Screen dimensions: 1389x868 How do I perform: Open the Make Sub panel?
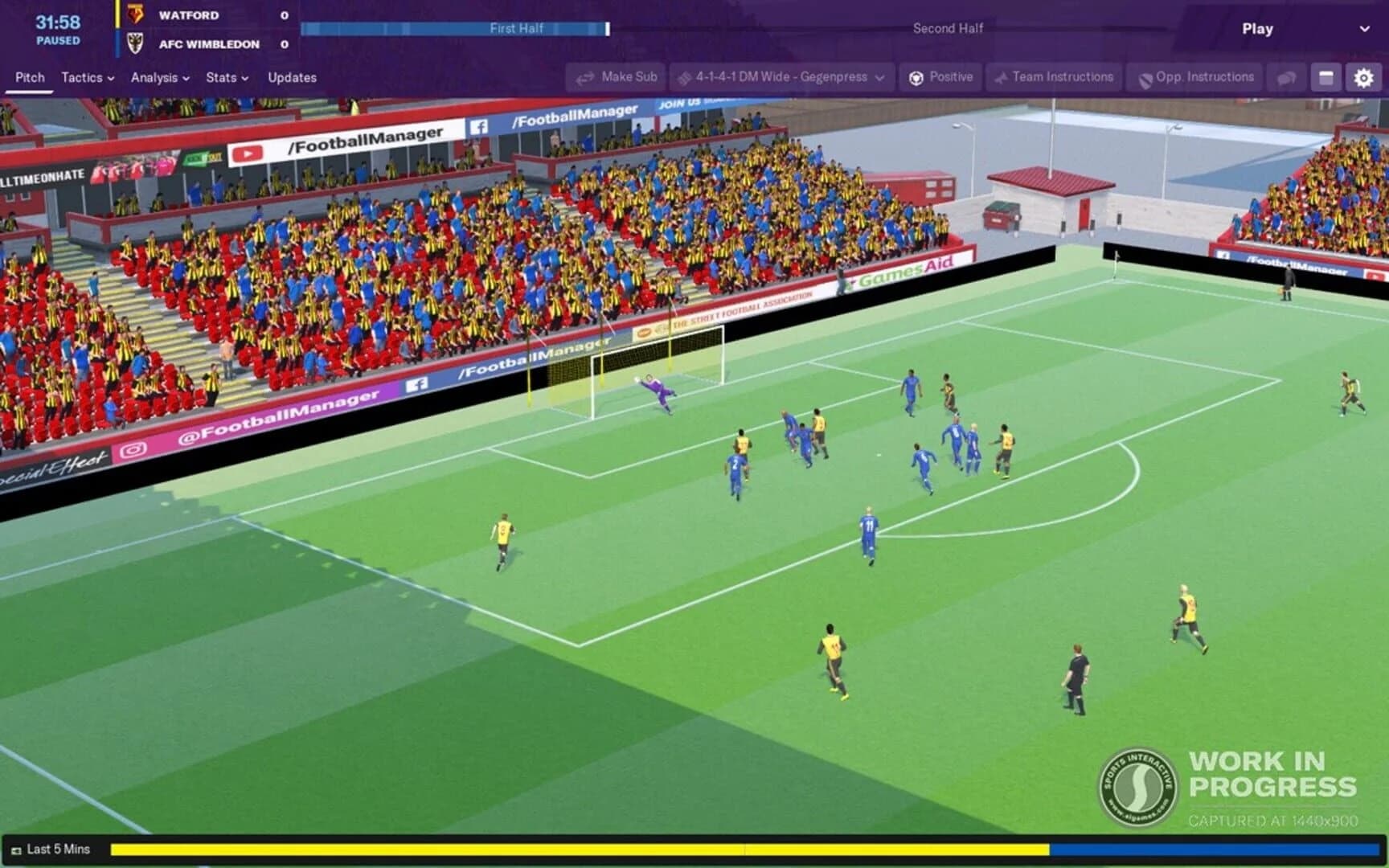pyautogui.click(x=615, y=77)
